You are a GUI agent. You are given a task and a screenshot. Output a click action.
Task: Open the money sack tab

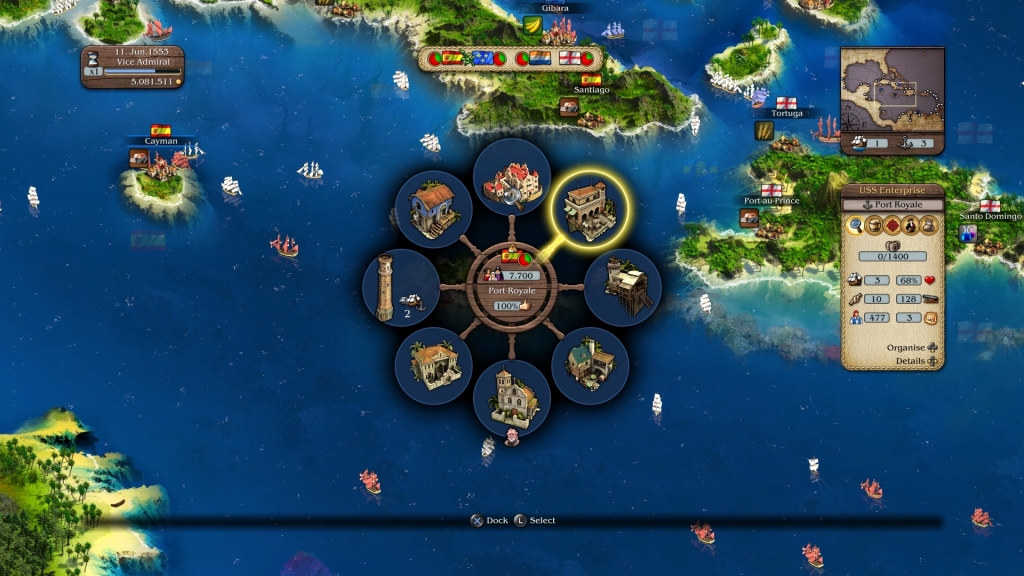coord(929,226)
